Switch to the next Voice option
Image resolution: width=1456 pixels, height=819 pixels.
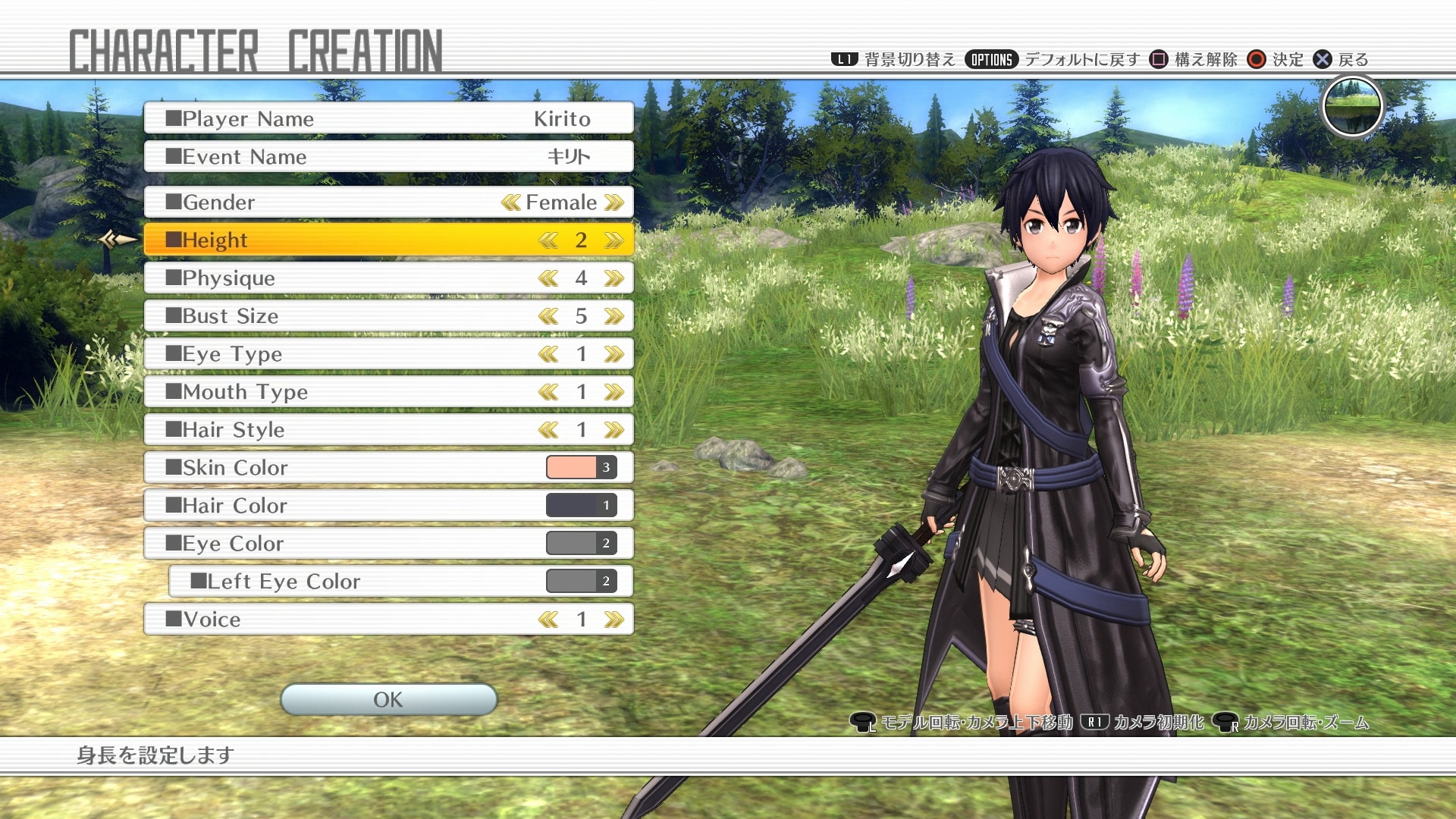614,620
